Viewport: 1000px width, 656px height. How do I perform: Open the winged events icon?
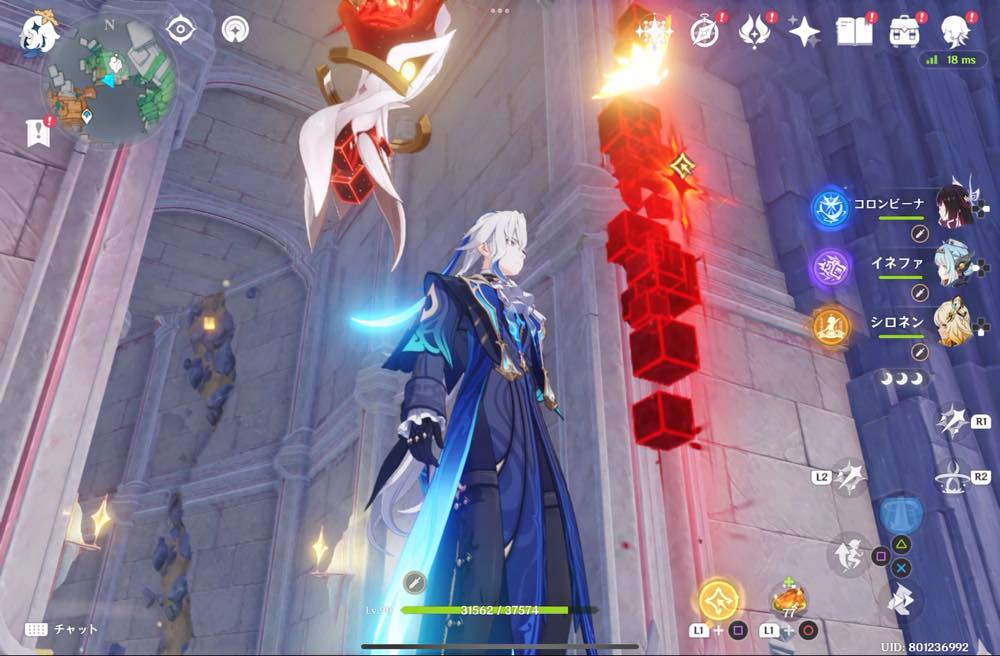coord(753,31)
